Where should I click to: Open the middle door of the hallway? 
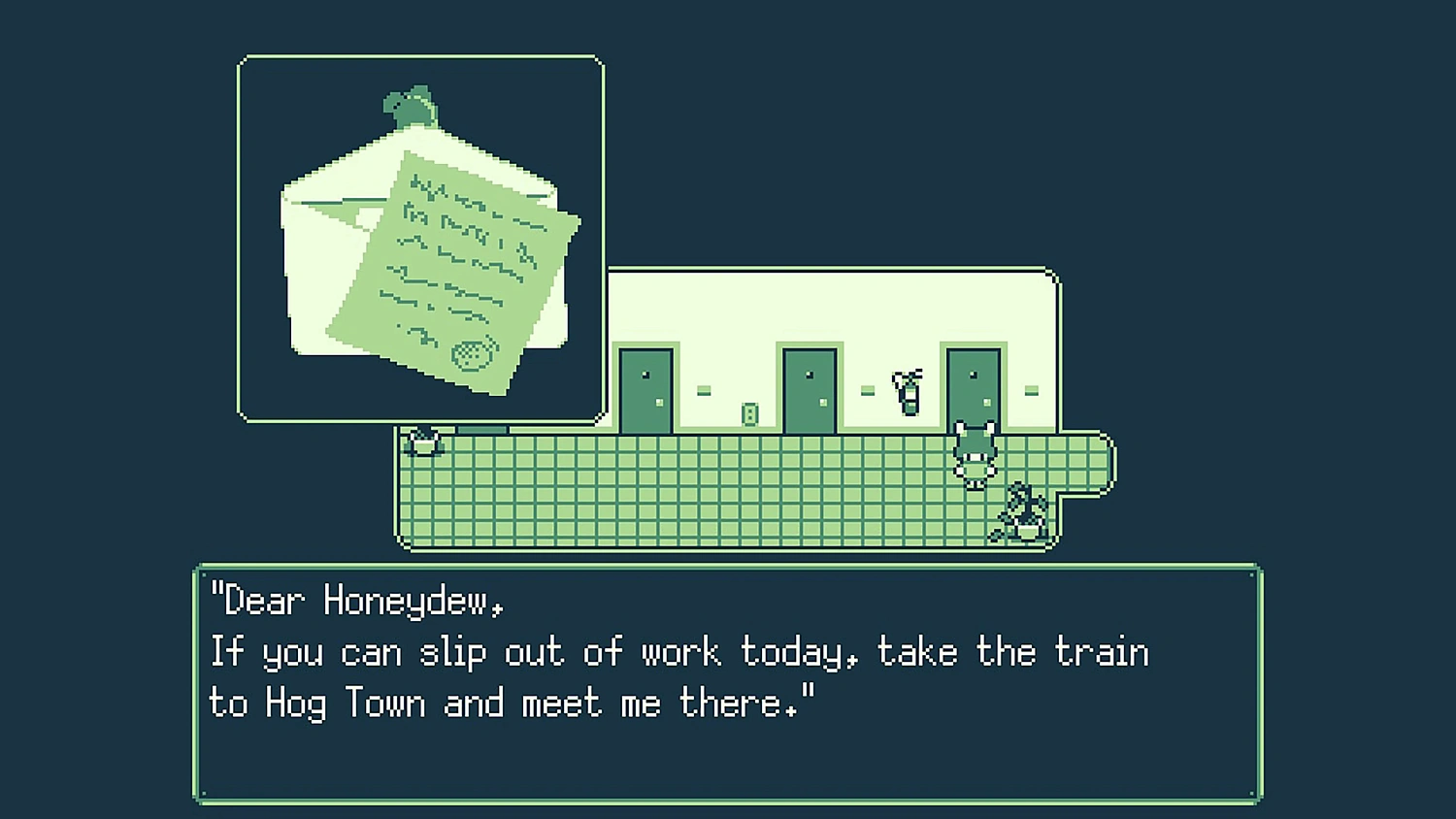[809, 388]
